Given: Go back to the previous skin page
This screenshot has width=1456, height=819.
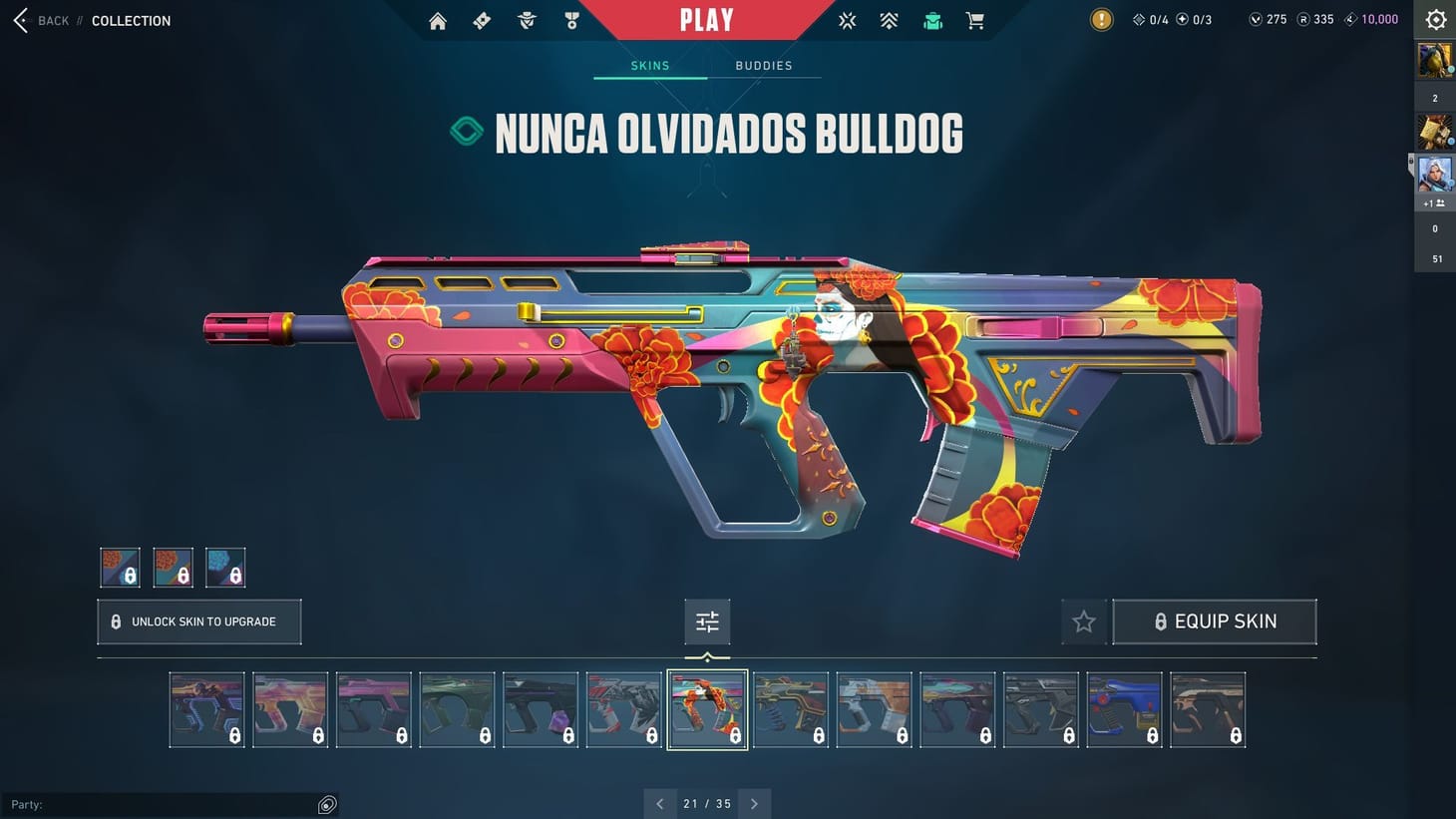Looking at the screenshot, I should (x=659, y=803).
